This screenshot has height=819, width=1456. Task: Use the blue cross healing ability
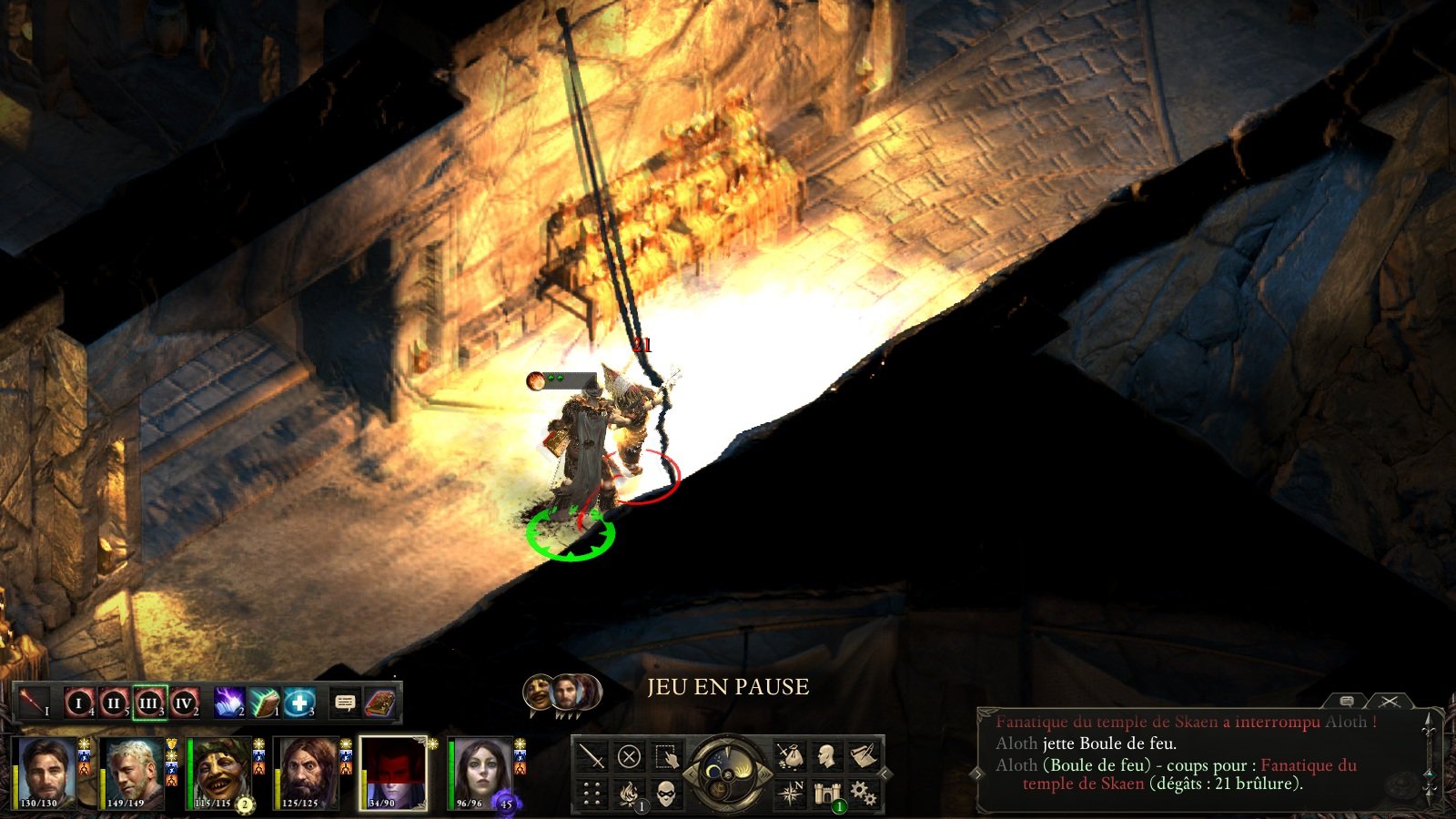click(x=298, y=703)
